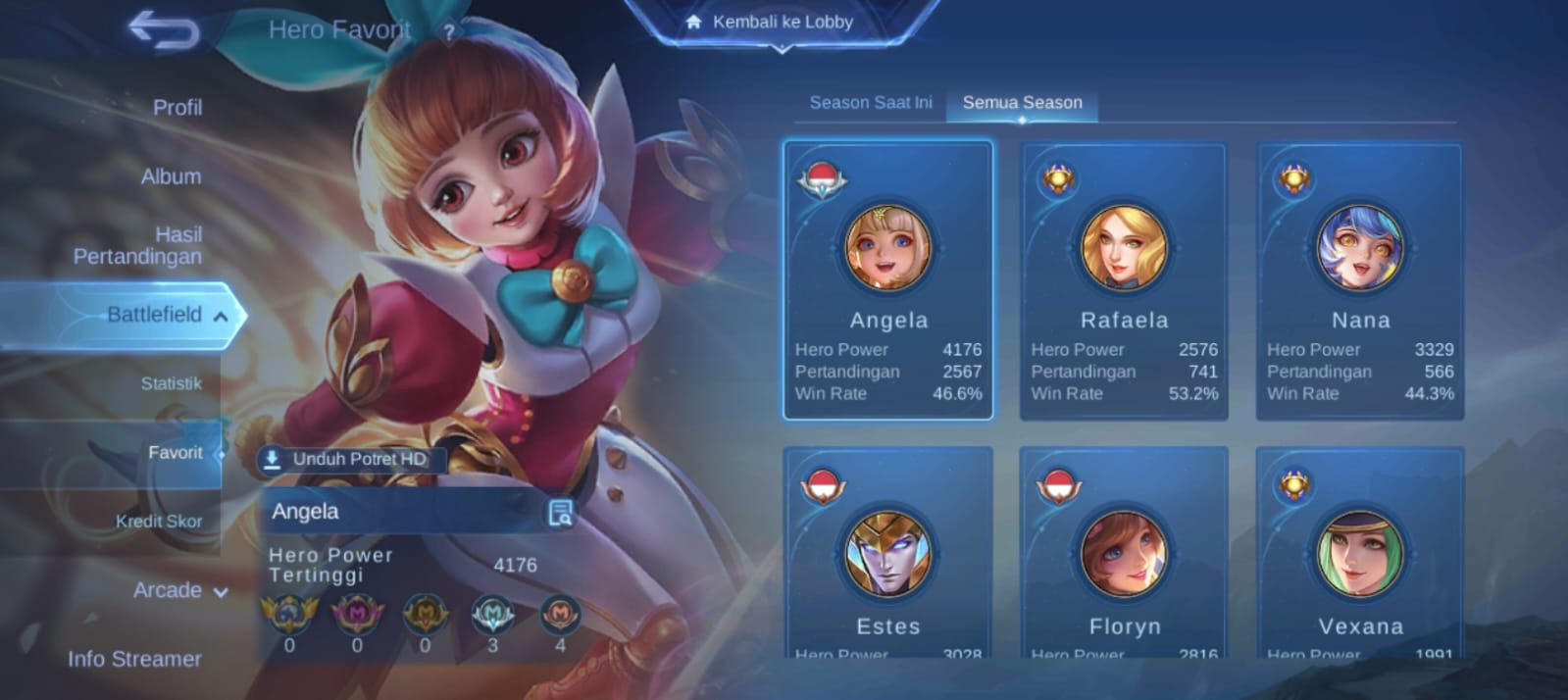The width and height of the screenshot is (1568, 700).
Task: Select the Floryn hero card
Action: [1124, 554]
